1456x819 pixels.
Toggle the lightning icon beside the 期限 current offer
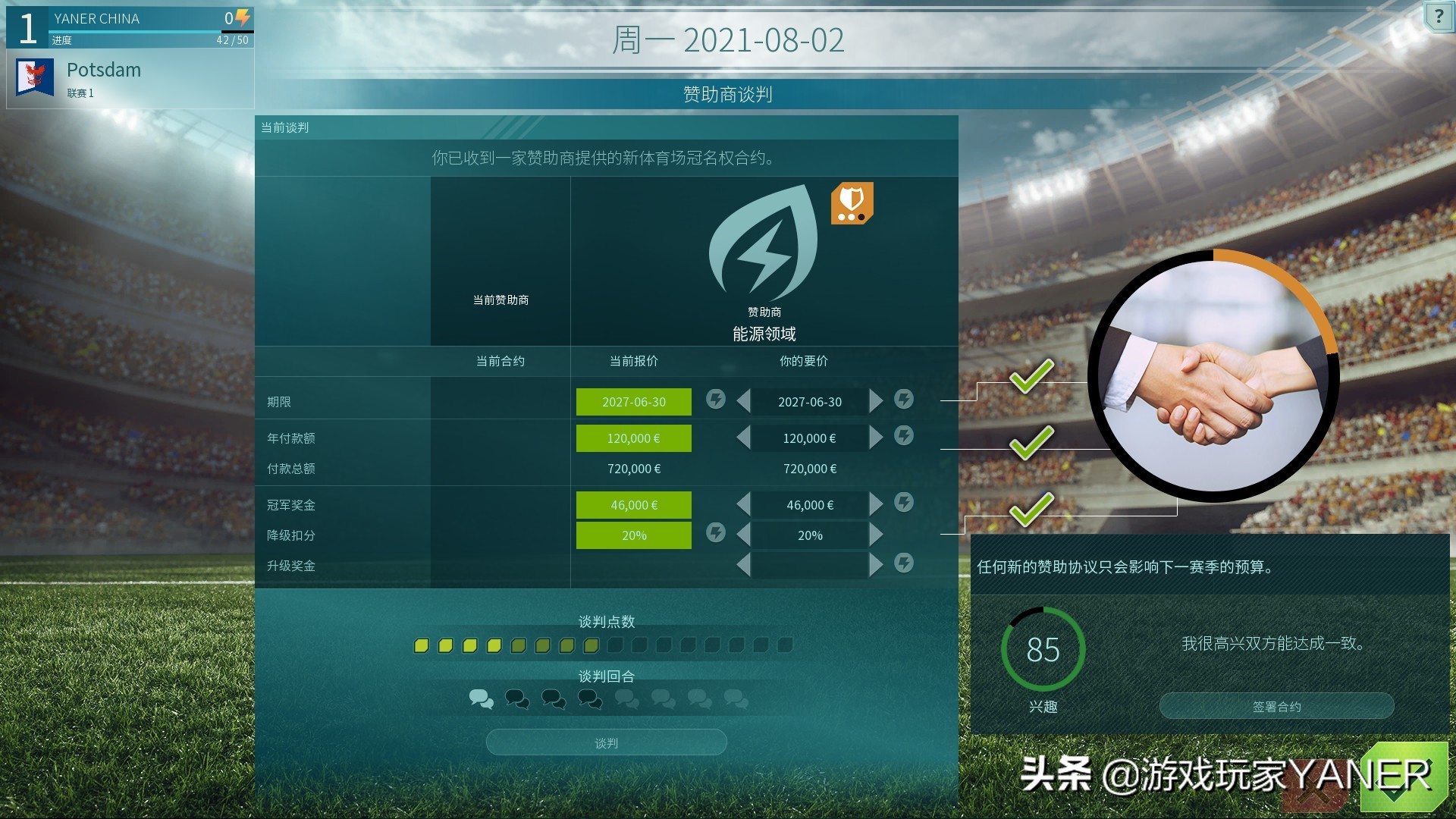click(715, 399)
